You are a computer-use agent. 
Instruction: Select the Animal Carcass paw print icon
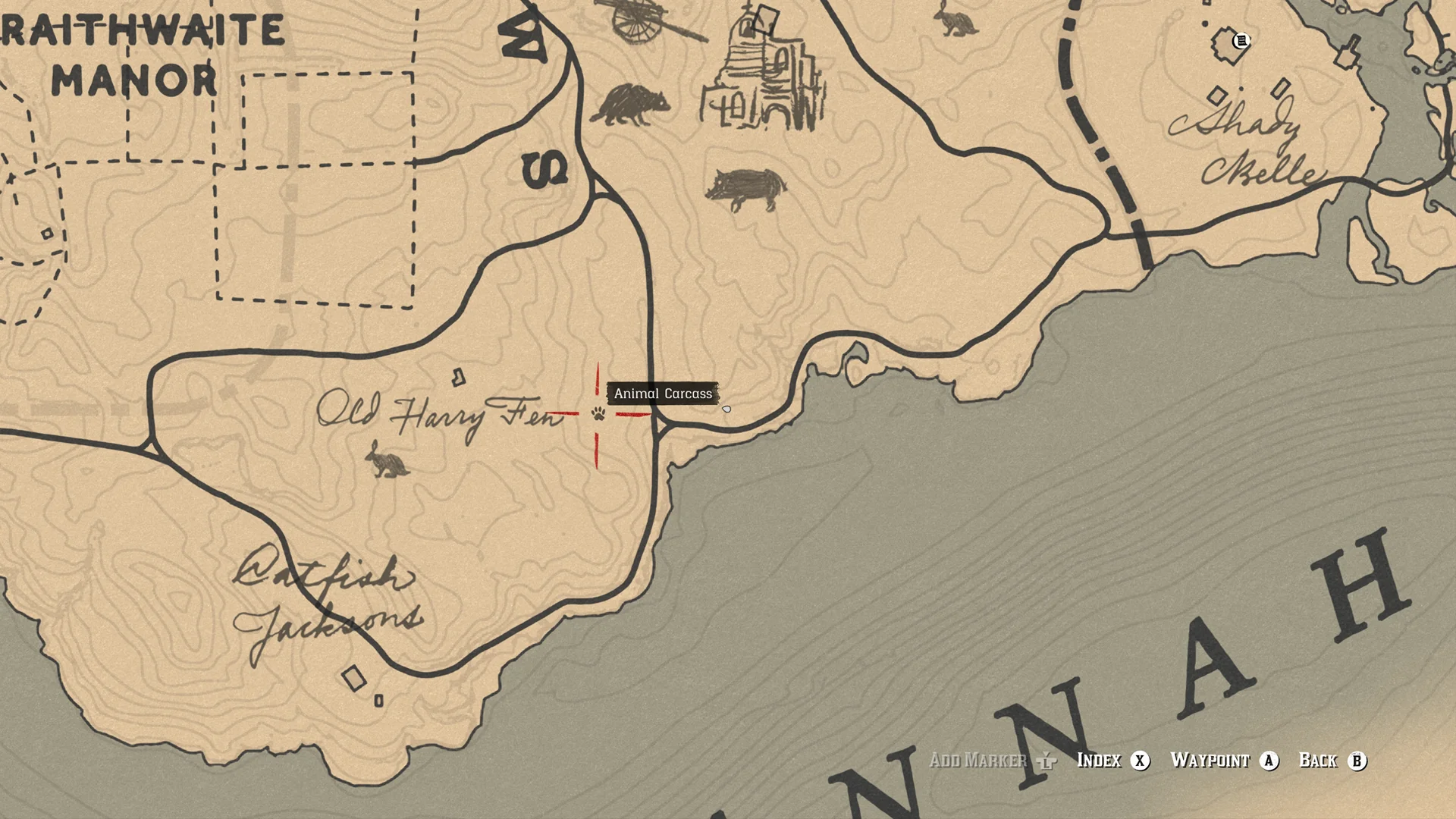598,413
